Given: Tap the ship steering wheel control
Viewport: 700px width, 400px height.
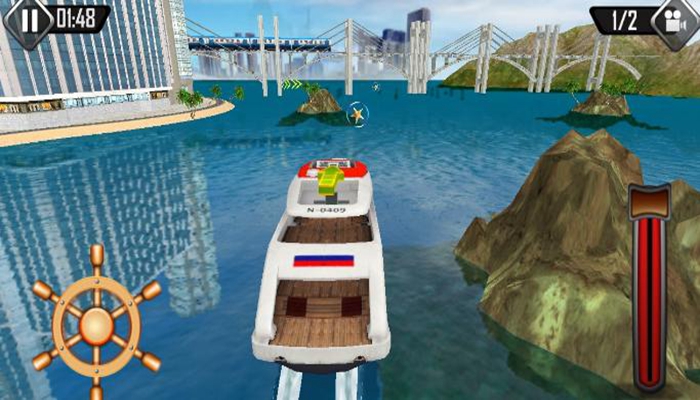Looking at the screenshot, I should 96,324.
